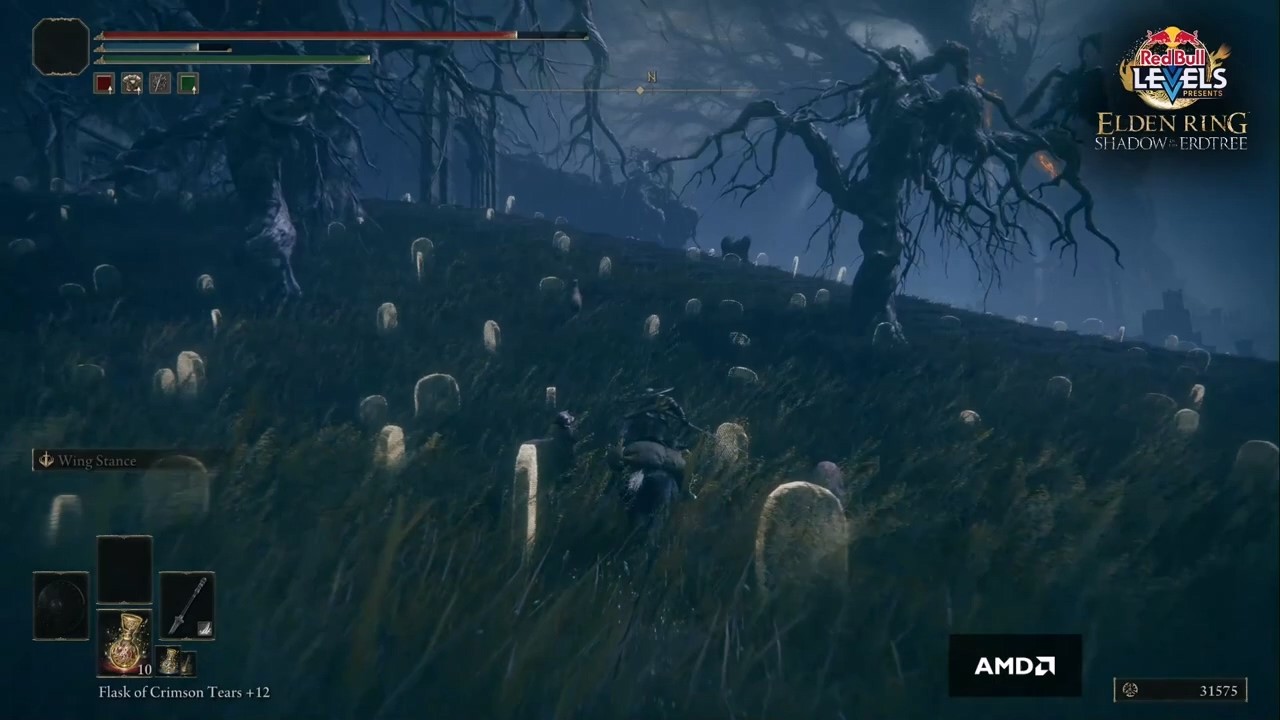Select the Flask of Crimson Tears slot
The width and height of the screenshot is (1280, 720).
click(124, 642)
